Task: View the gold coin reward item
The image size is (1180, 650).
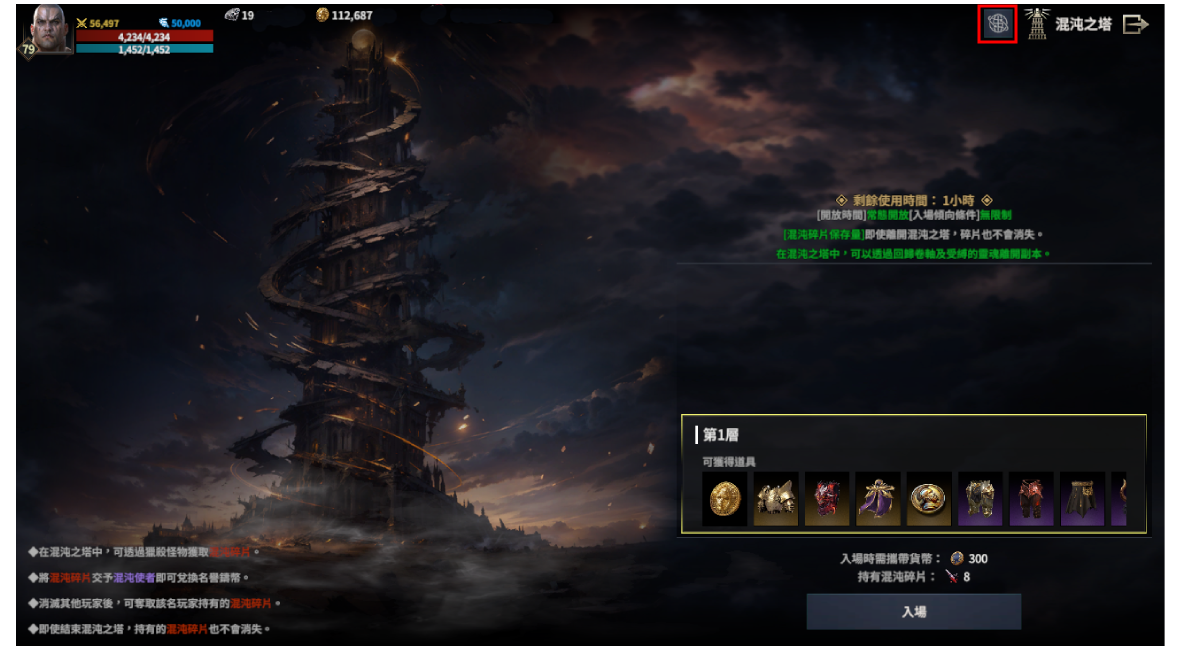Action: coord(725,499)
